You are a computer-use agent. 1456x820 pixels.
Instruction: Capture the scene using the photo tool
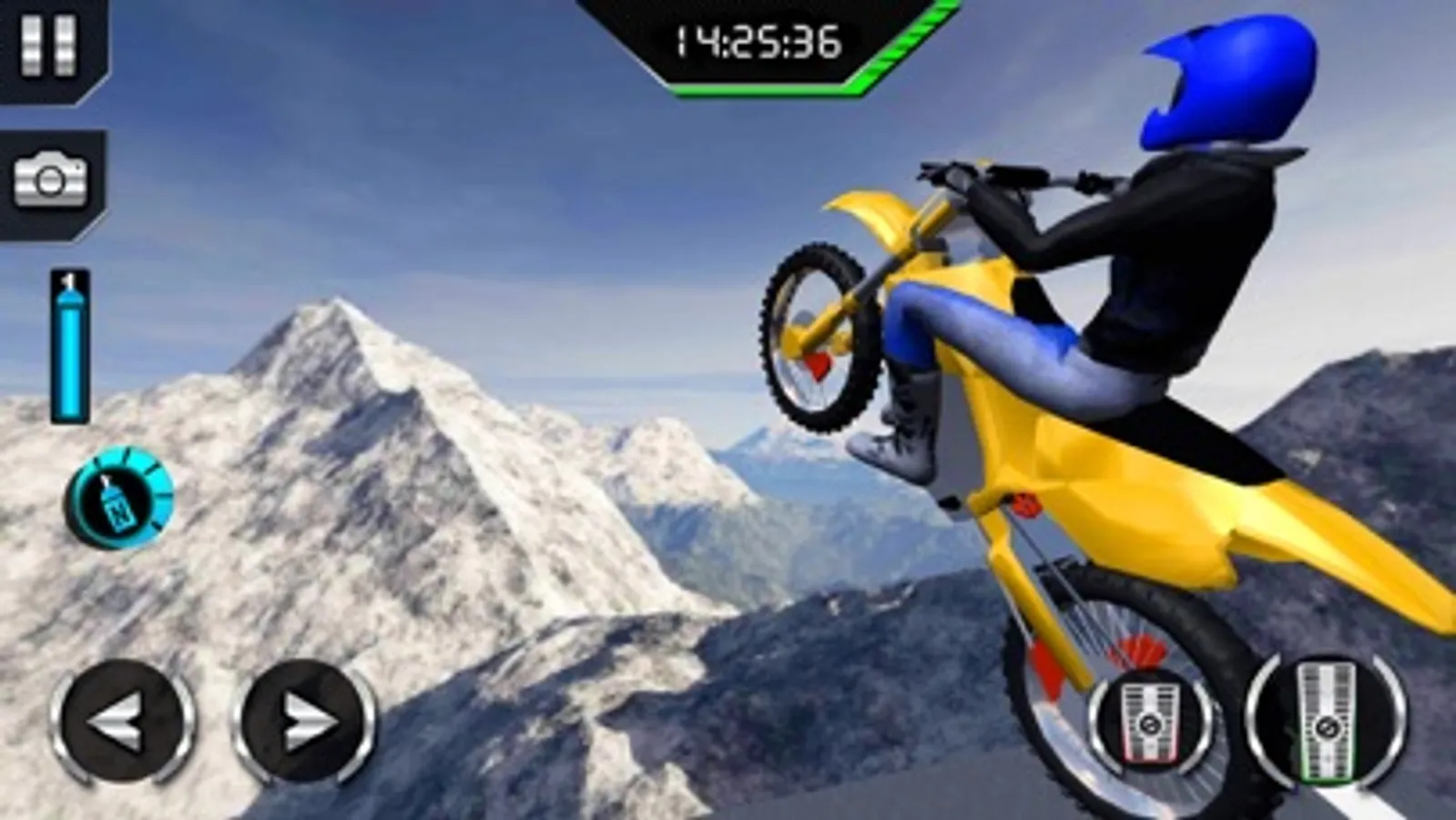50,179
